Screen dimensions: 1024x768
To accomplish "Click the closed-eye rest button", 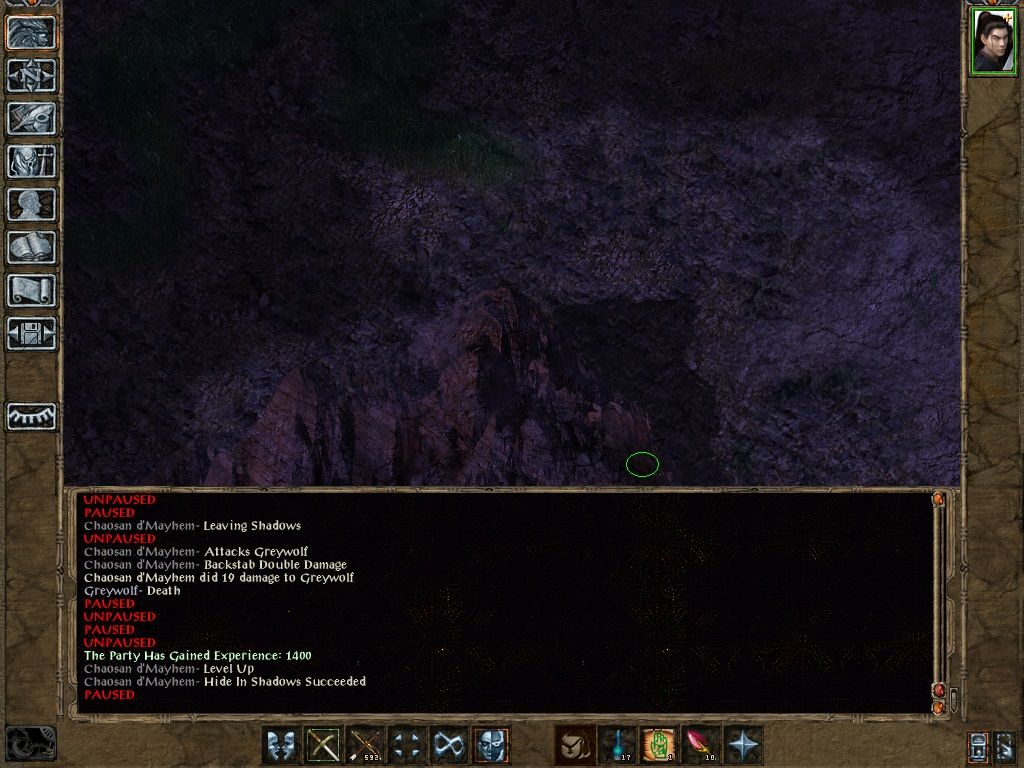I will click(31, 416).
